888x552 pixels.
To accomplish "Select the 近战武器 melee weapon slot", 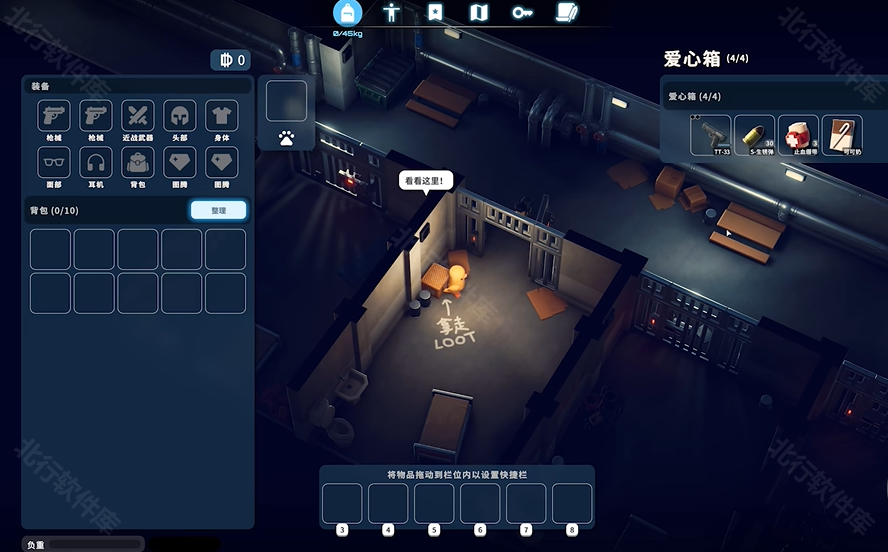I will click(137, 116).
